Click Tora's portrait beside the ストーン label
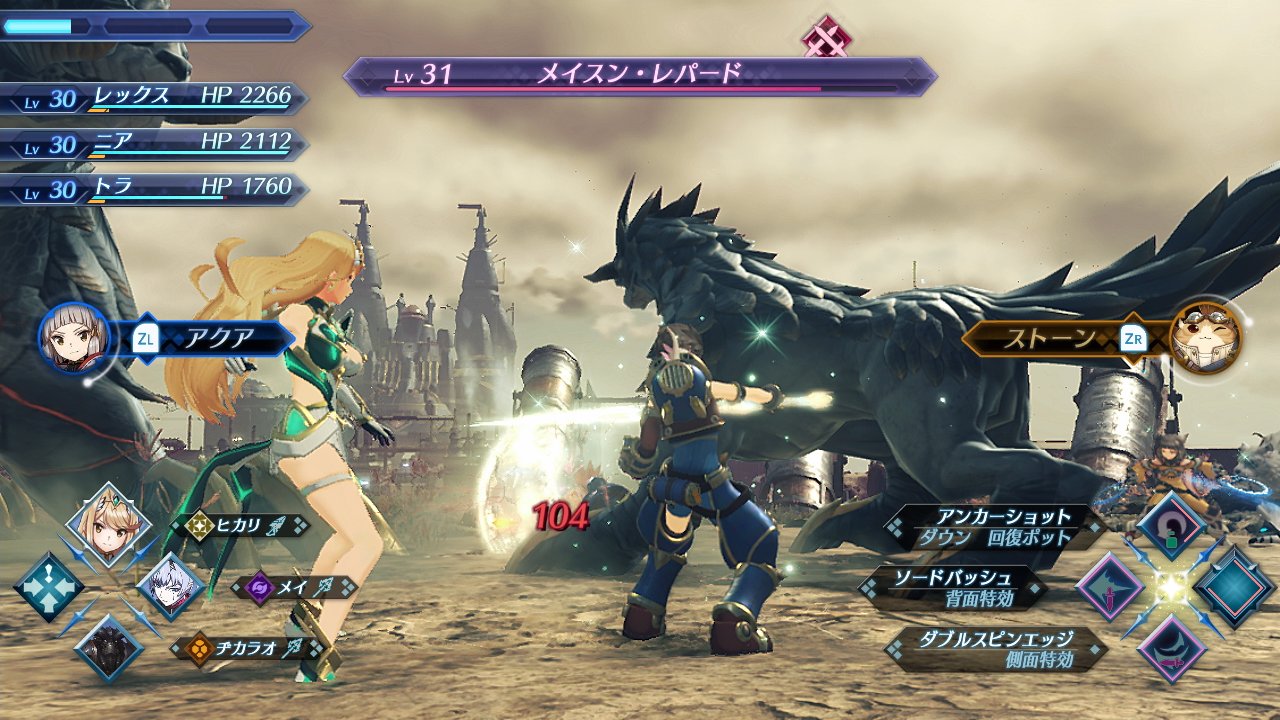 [x=1206, y=338]
